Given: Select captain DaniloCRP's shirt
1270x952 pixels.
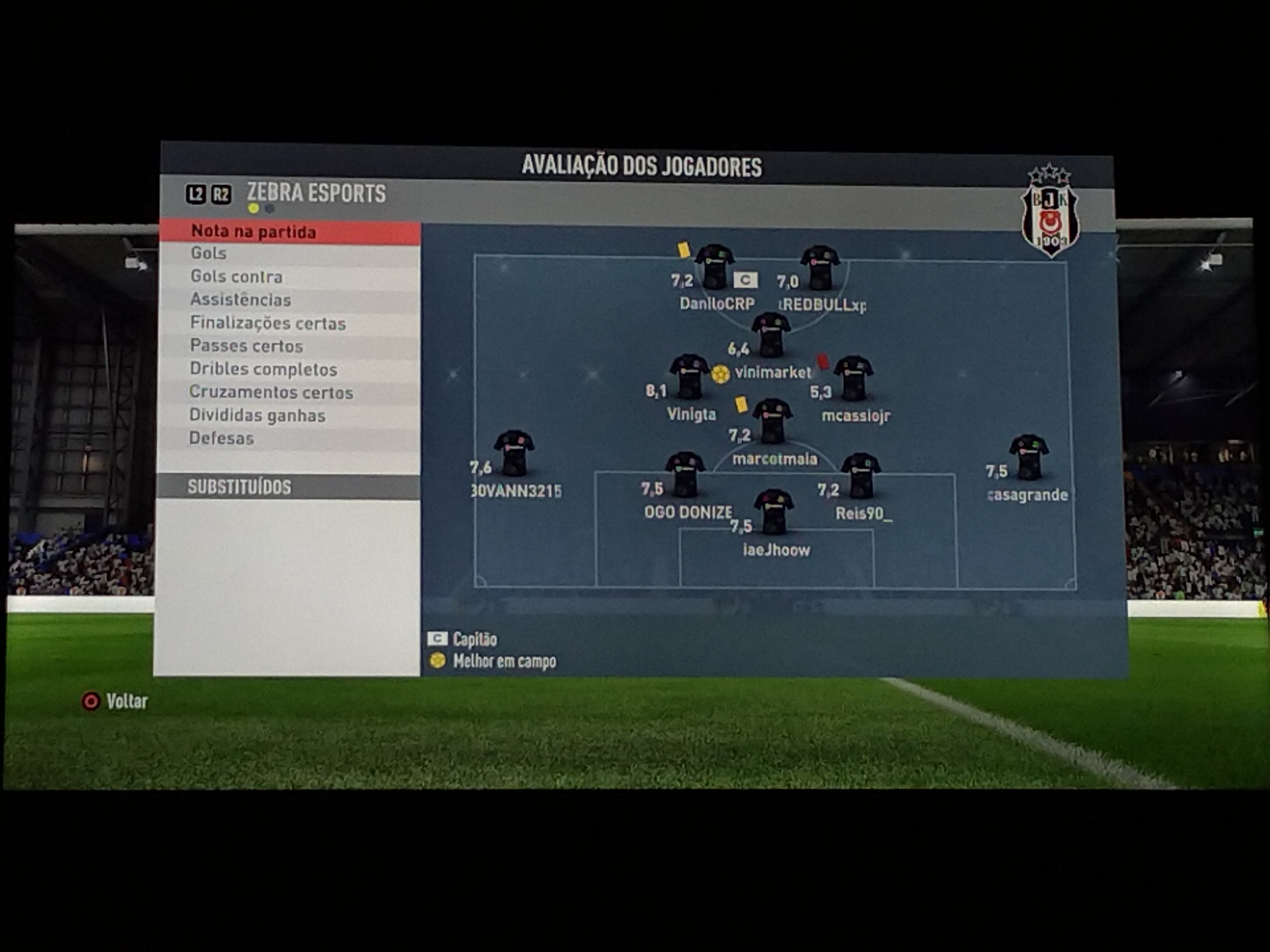Looking at the screenshot, I should [714, 268].
